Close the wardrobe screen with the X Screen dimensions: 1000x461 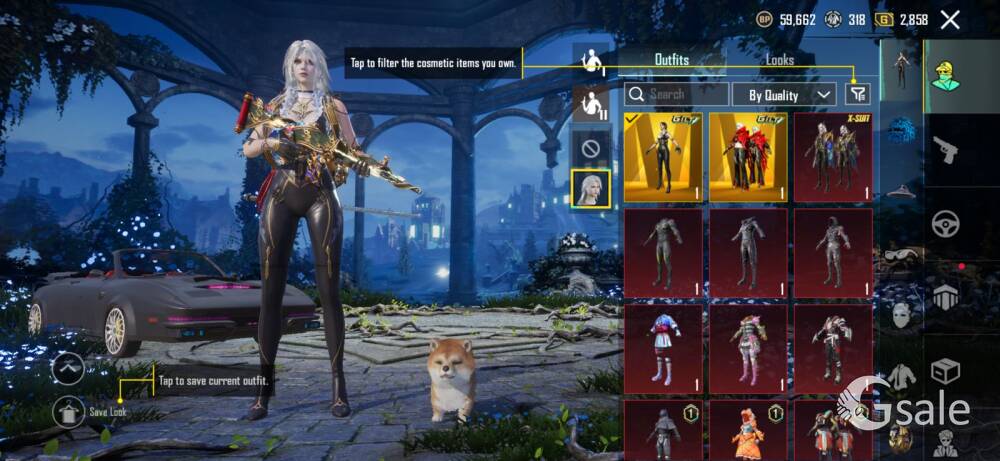(950, 19)
